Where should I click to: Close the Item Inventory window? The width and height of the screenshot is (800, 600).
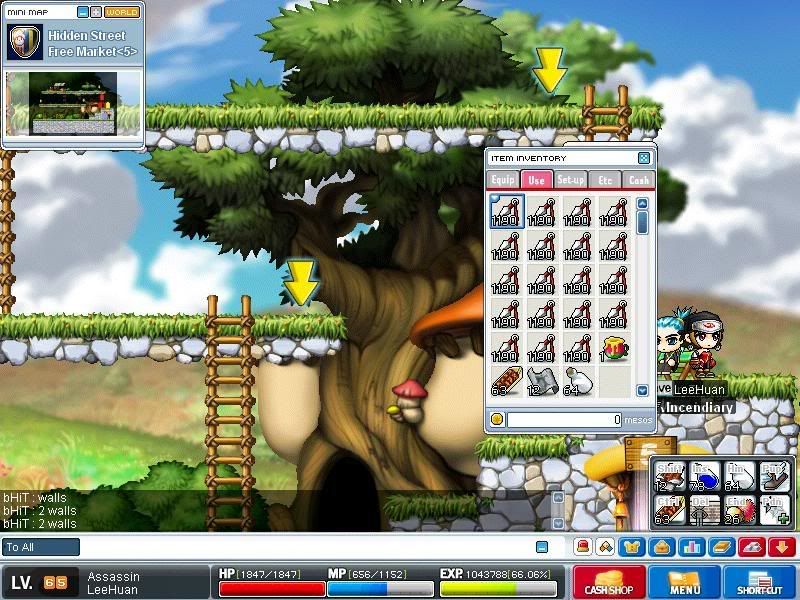pyautogui.click(x=644, y=158)
